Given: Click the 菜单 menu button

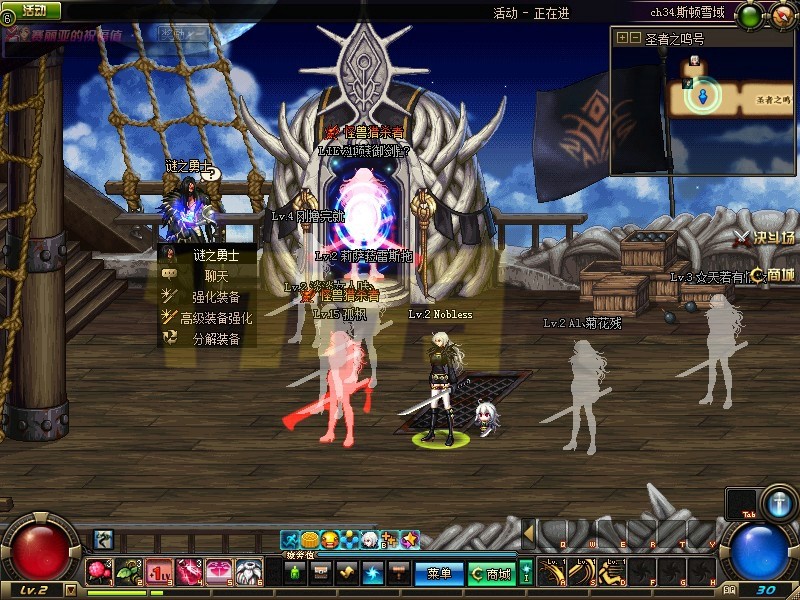Looking at the screenshot, I should 439,574.
